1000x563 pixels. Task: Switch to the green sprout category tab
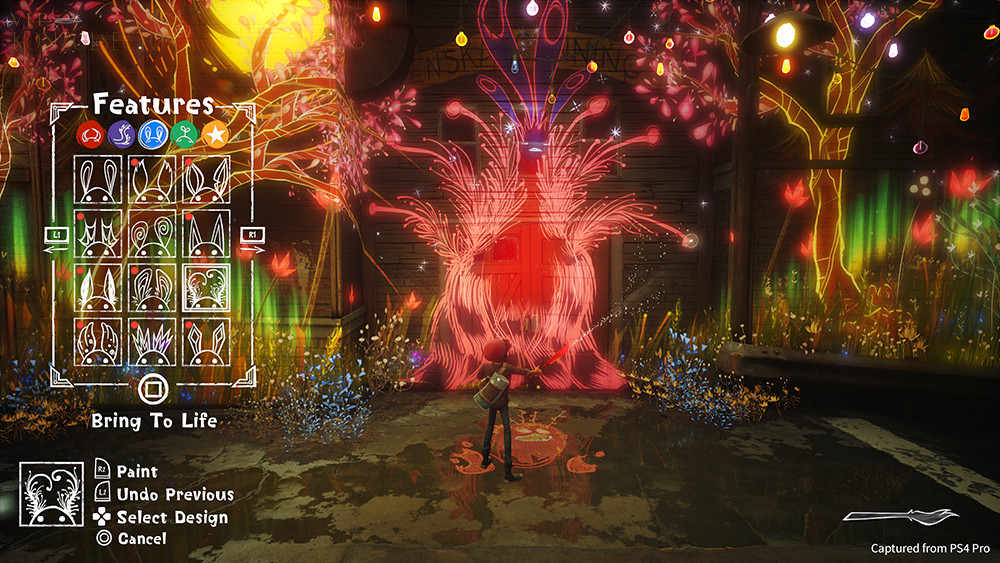[x=182, y=133]
